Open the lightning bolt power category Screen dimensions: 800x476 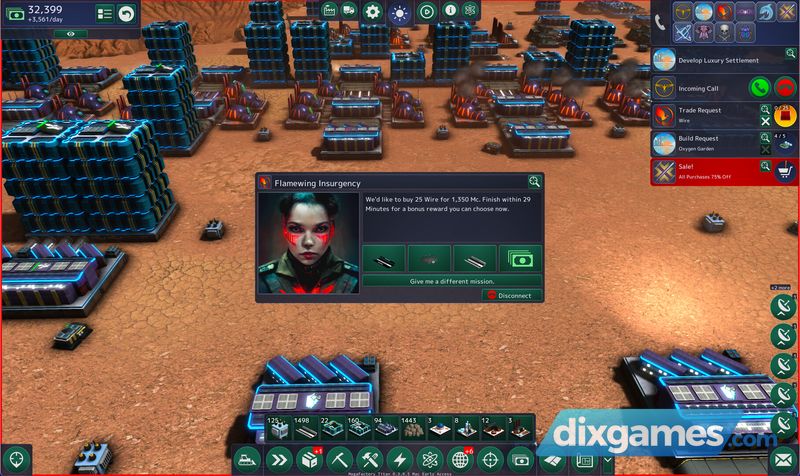pyautogui.click(x=401, y=460)
